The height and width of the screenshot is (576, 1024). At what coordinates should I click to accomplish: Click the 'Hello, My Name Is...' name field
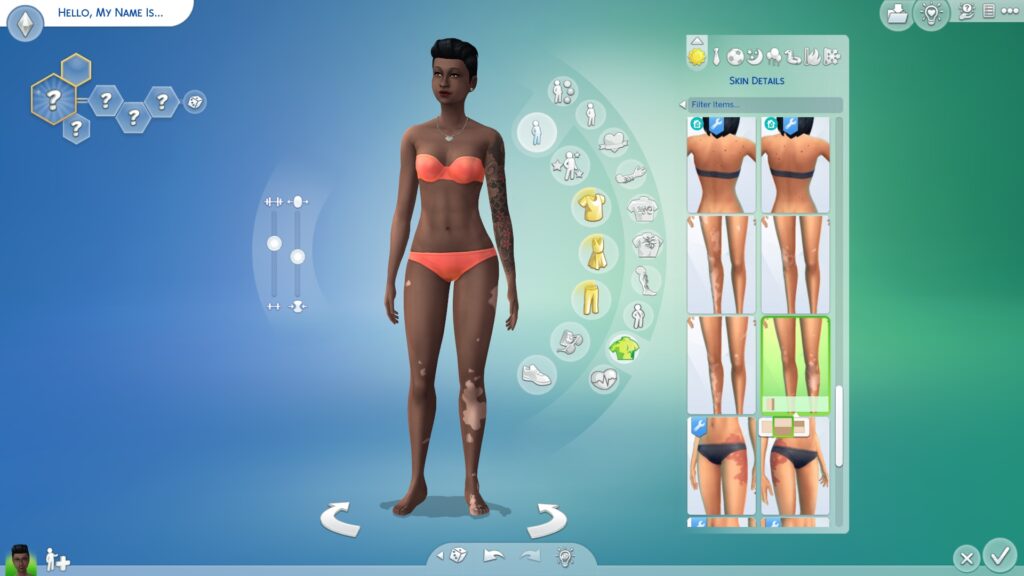click(110, 14)
